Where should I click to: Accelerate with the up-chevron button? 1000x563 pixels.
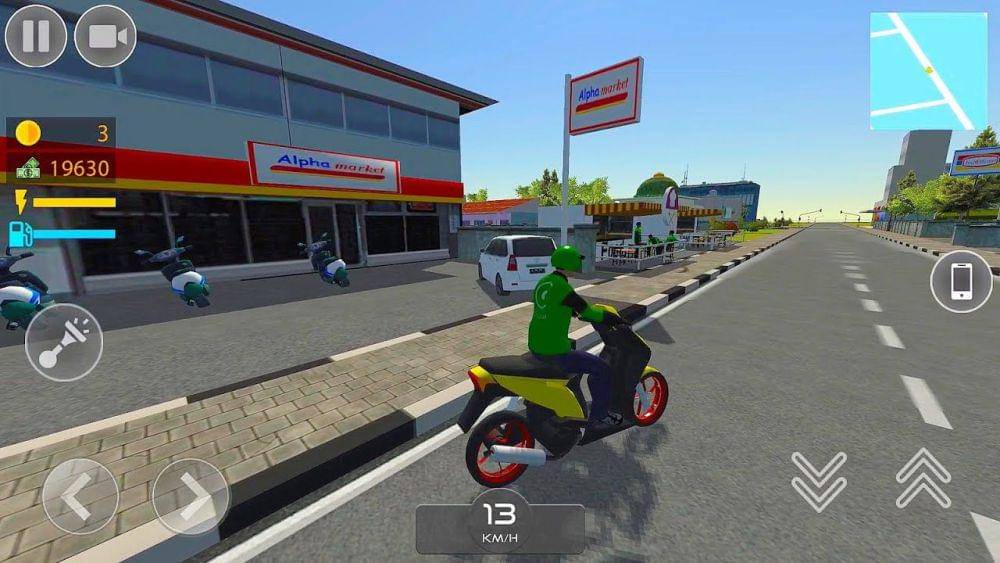point(923,478)
